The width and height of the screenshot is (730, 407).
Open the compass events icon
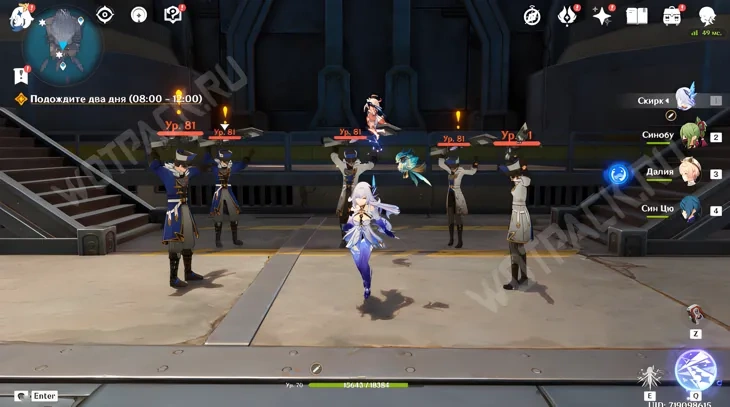coord(532,16)
